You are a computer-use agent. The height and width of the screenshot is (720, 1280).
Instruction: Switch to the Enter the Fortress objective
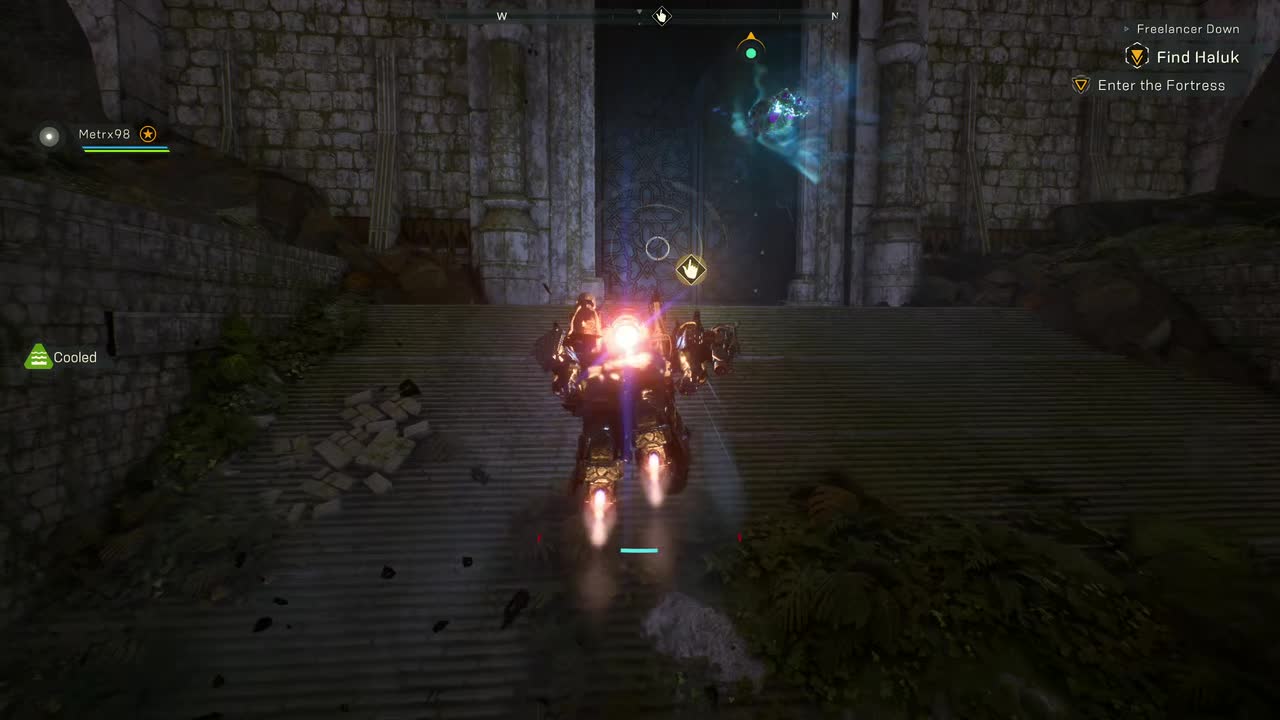coord(1163,85)
